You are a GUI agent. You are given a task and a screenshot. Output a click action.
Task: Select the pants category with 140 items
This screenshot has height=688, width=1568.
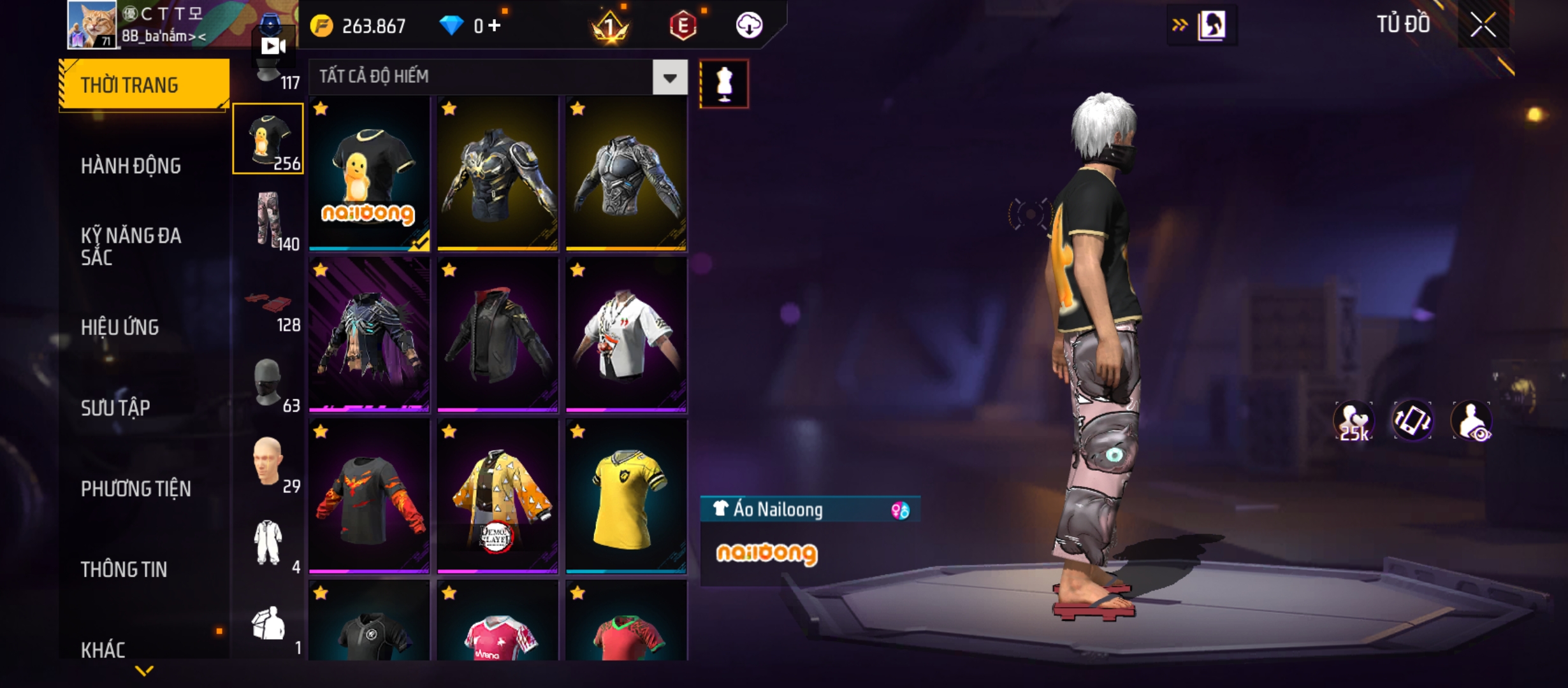268,220
